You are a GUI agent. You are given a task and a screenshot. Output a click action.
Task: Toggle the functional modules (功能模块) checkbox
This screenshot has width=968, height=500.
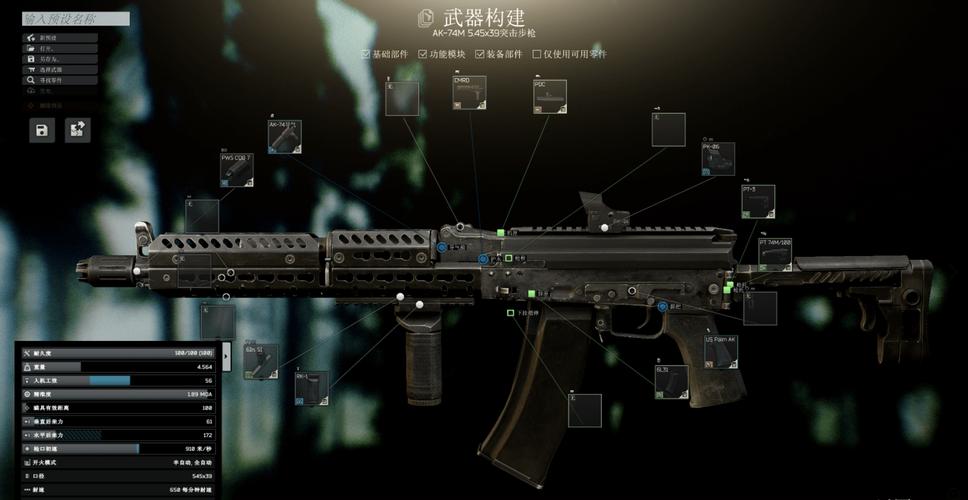pyautogui.click(x=423, y=54)
